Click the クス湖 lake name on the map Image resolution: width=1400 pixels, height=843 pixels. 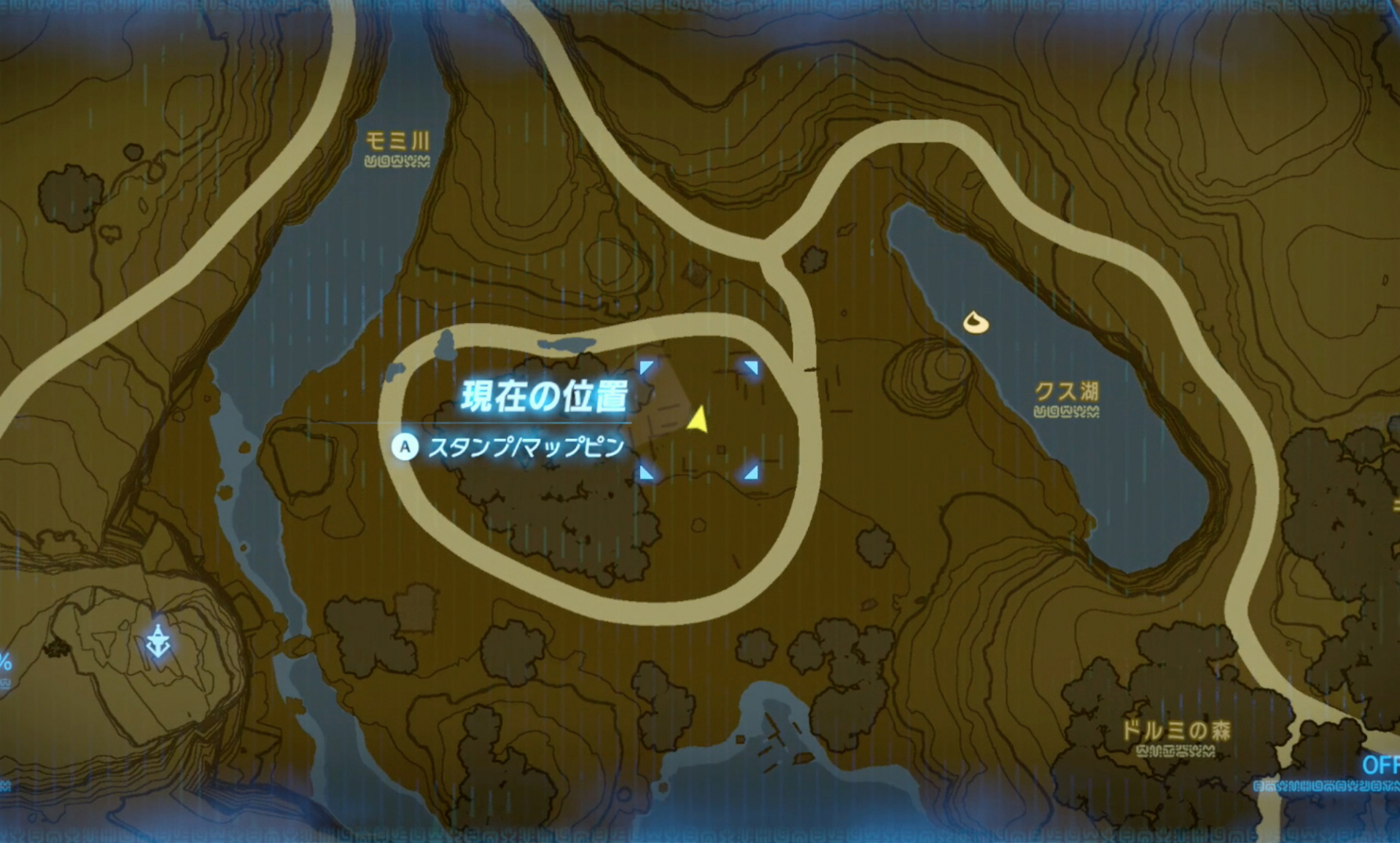(x=1065, y=390)
